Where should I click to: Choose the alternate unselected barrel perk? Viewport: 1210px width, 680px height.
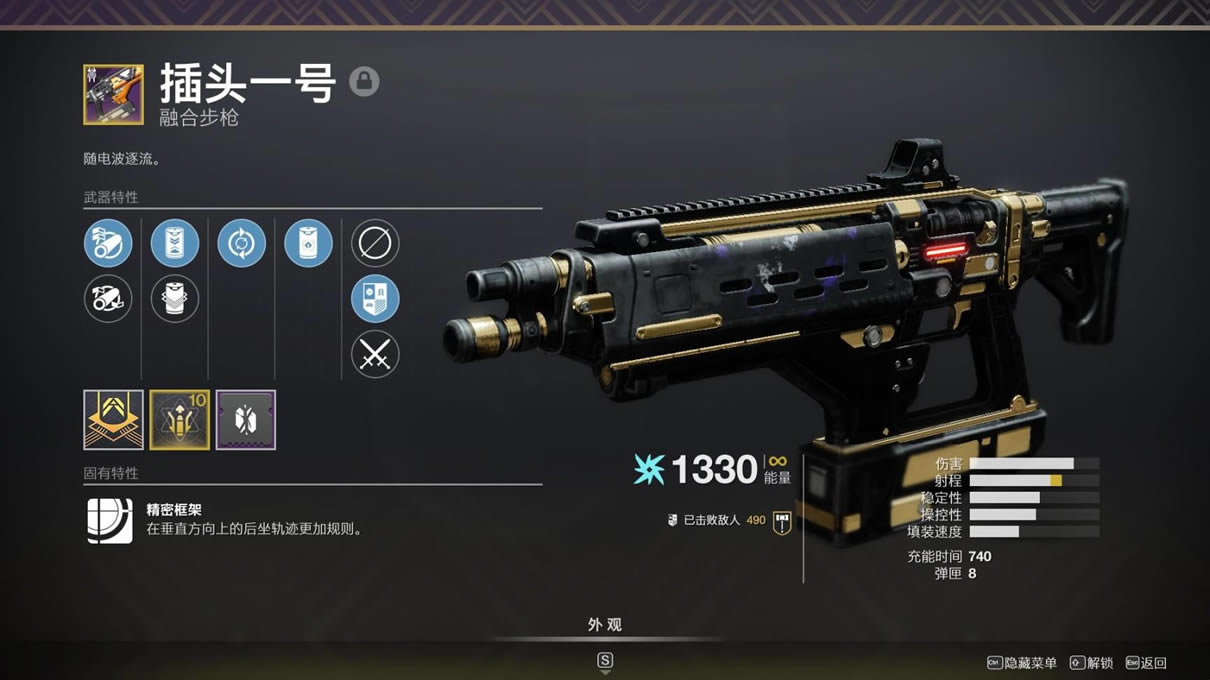coord(108,299)
